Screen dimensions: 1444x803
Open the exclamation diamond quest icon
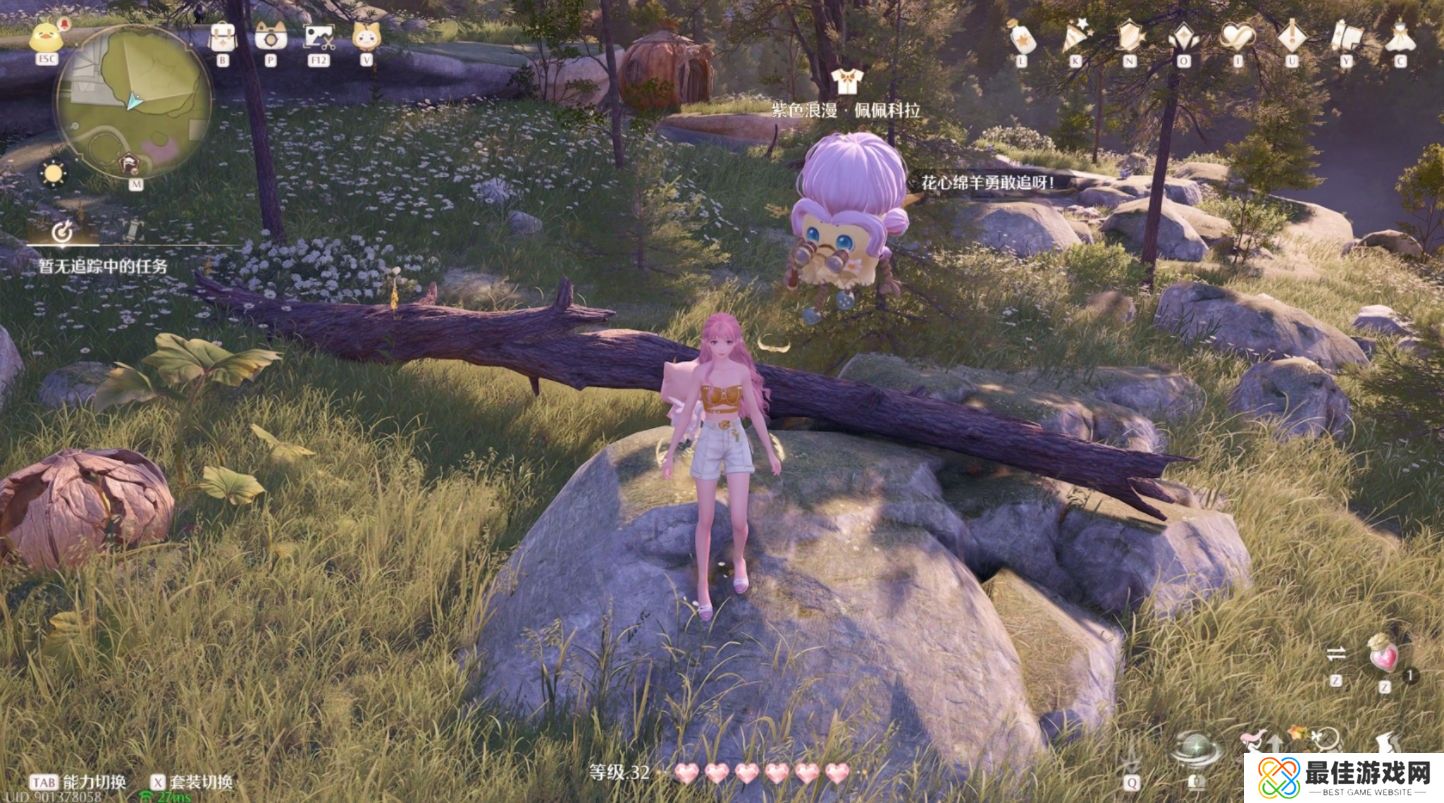tap(1292, 37)
